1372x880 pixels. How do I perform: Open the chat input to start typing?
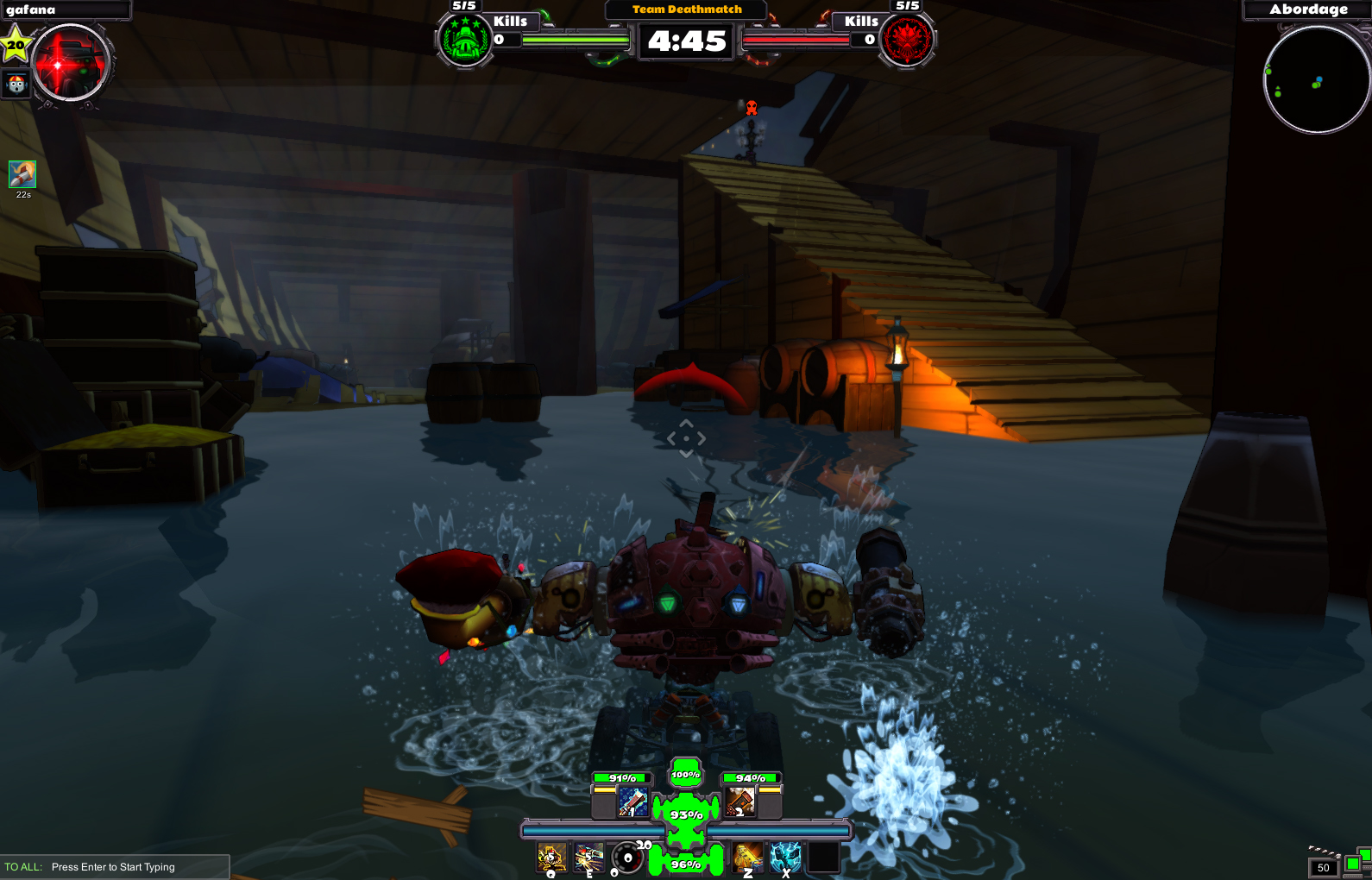(x=112, y=867)
